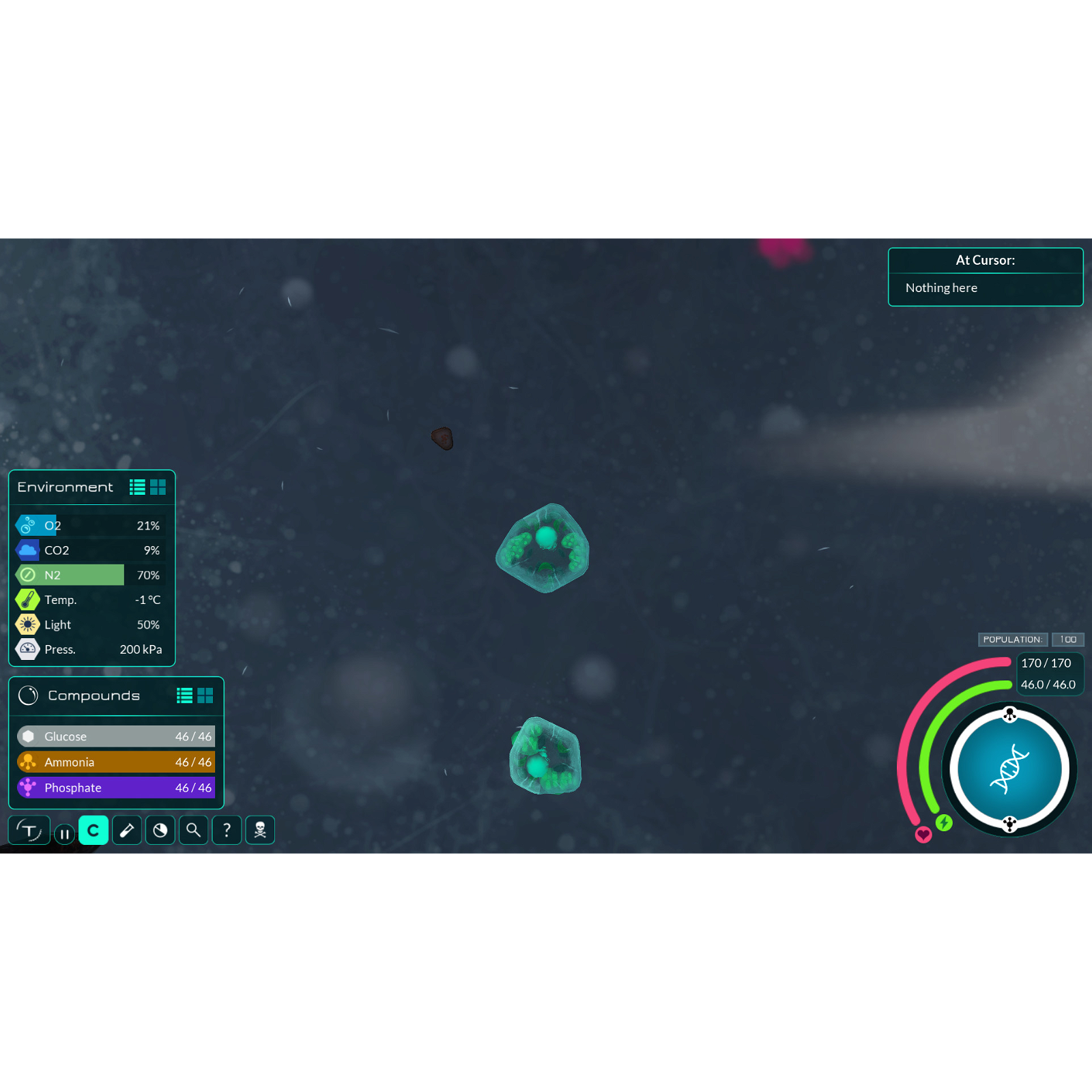
Task: Select the magnifying glass zoom icon
Action: (x=193, y=830)
